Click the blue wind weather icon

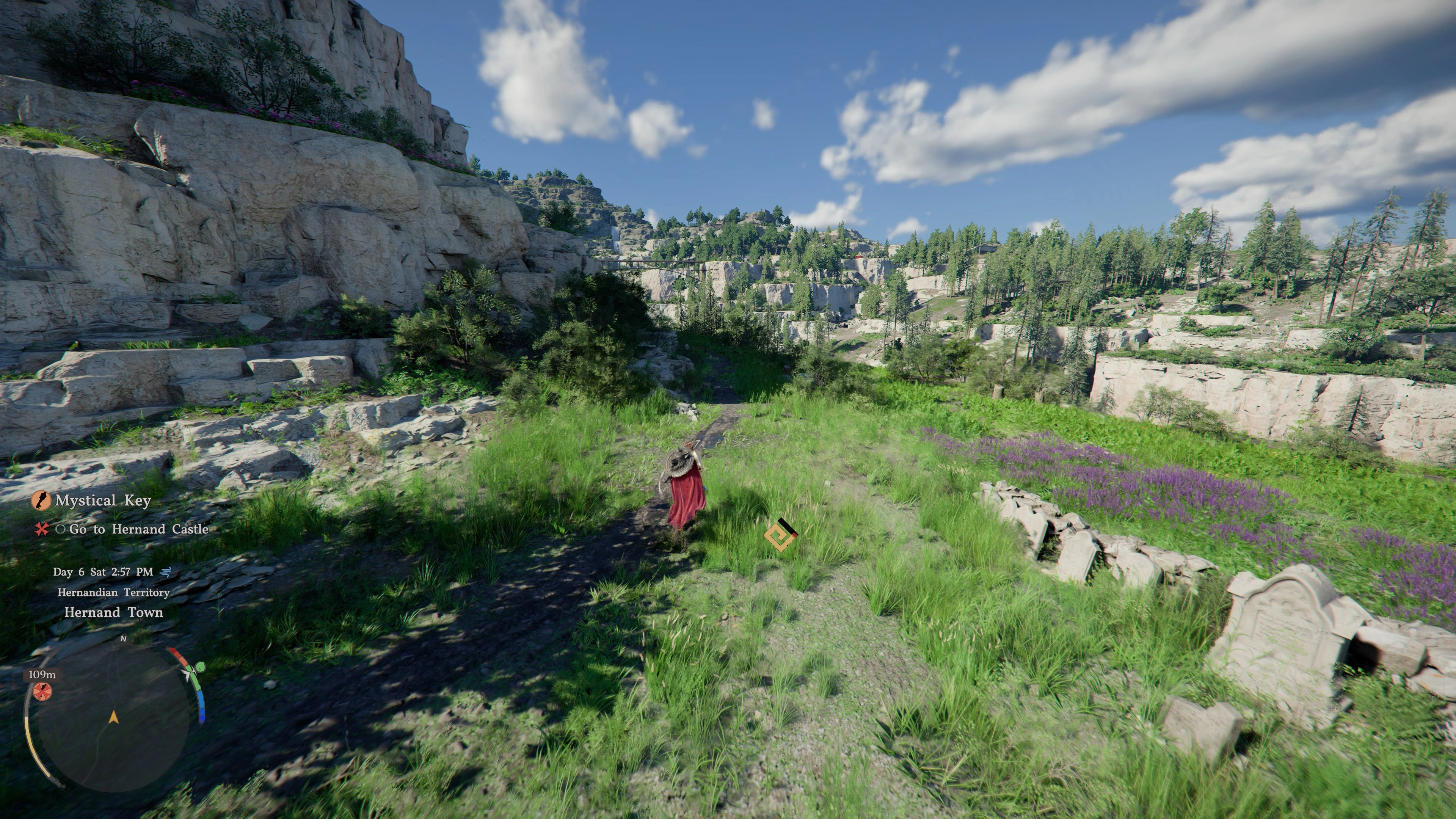pyautogui.click(x=166, y=572)
